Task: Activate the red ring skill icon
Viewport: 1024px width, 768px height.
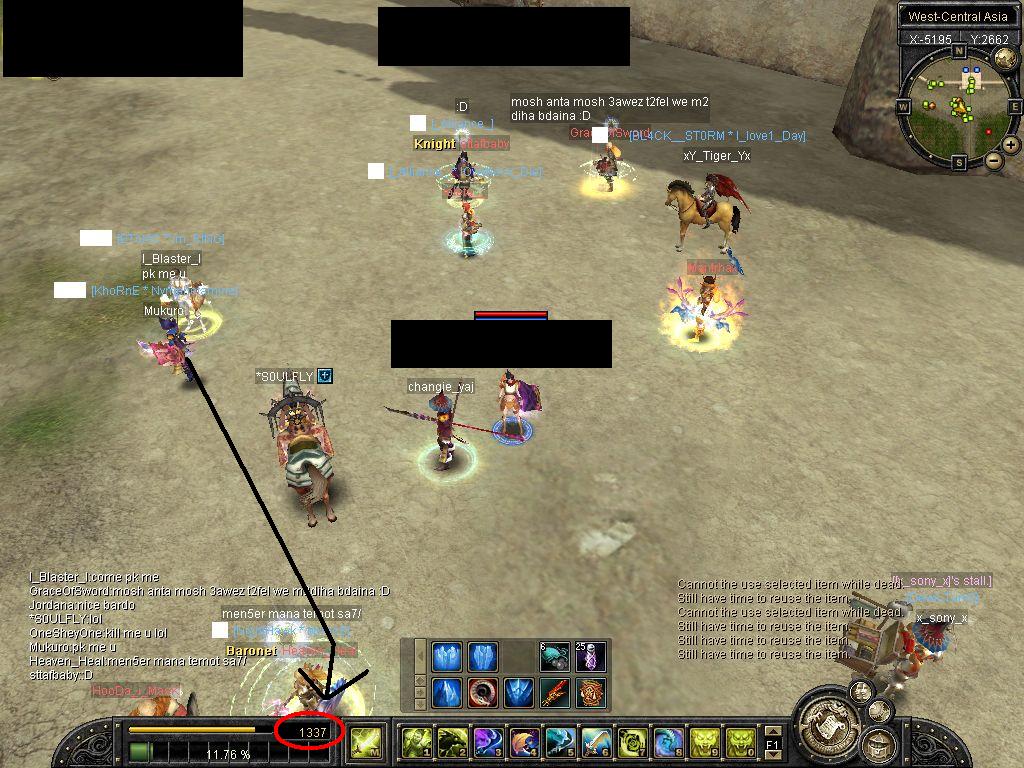Action: coord(483,692)
